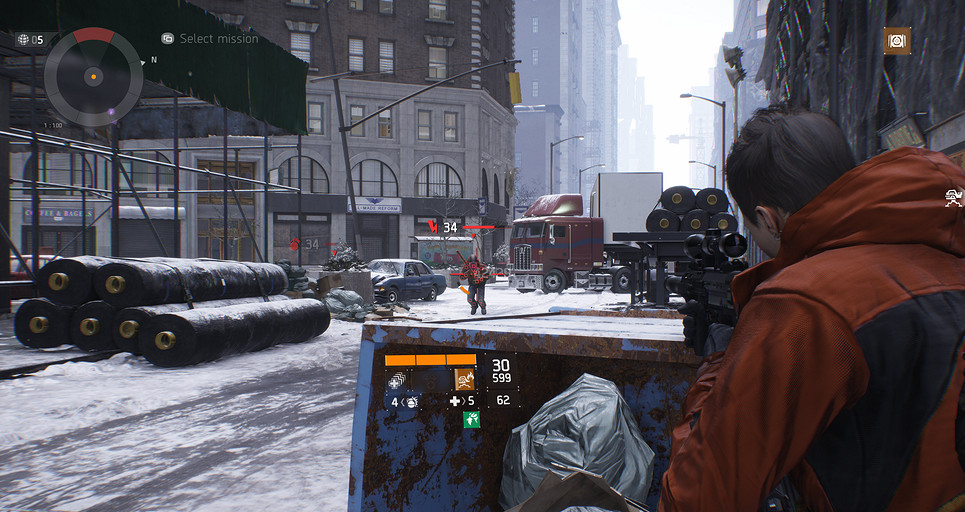965x512 pixels.
Task: Activate the orange firefighter skill icon
Action: (x=464, y=378)
